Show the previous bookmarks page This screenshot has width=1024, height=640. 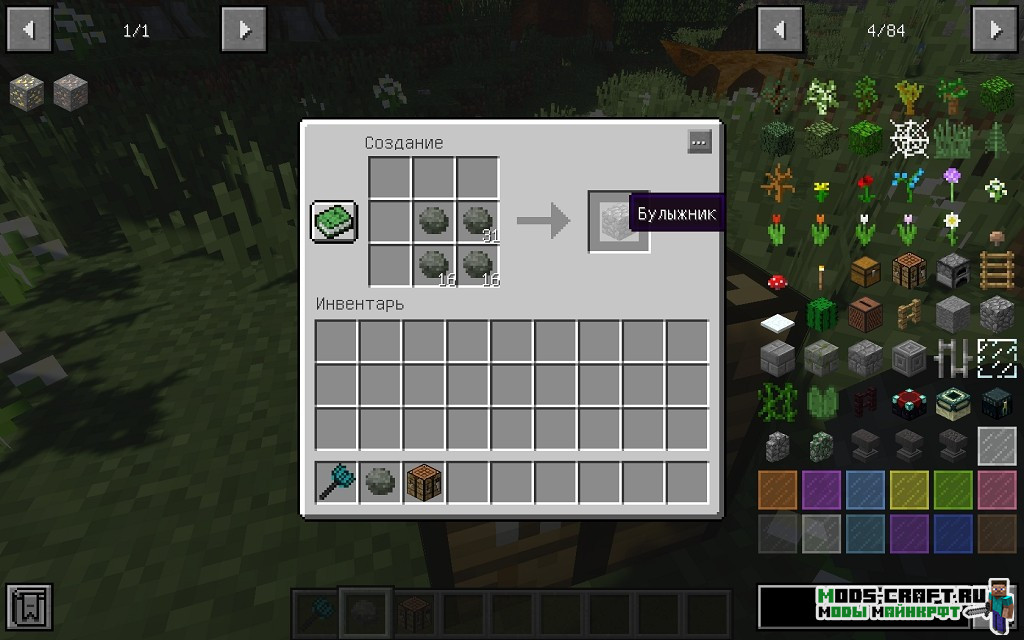tap(29, 30)
